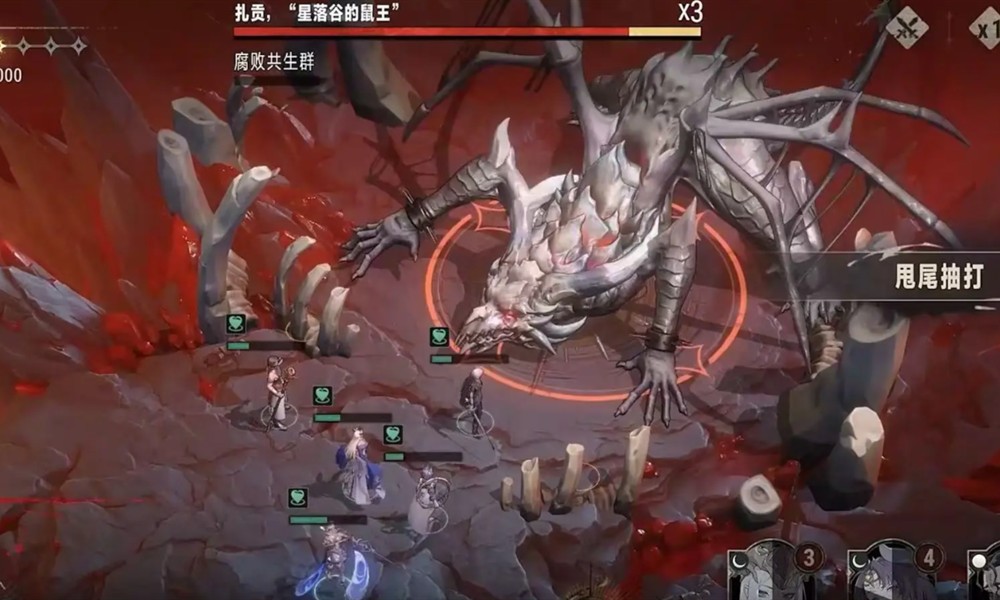Select the character card with cooldown 3
The height and width of the screenshot is (600, 1000).
(771, 572)
